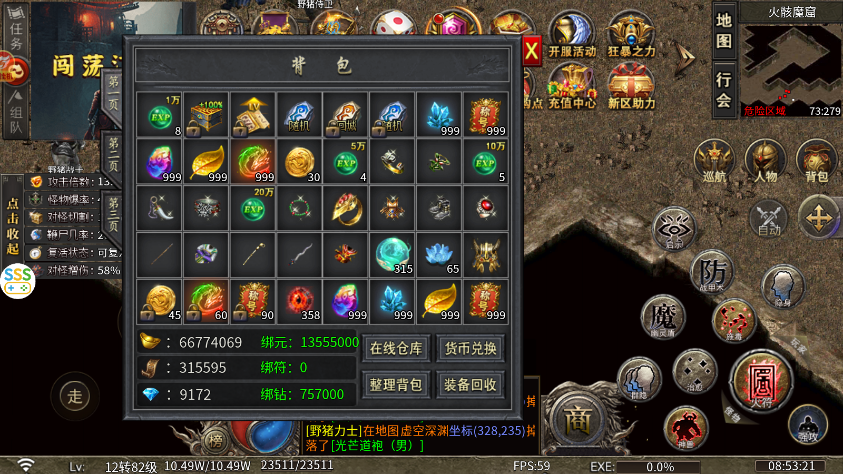Toggle auto-combat (自动) button

point(769,219)
